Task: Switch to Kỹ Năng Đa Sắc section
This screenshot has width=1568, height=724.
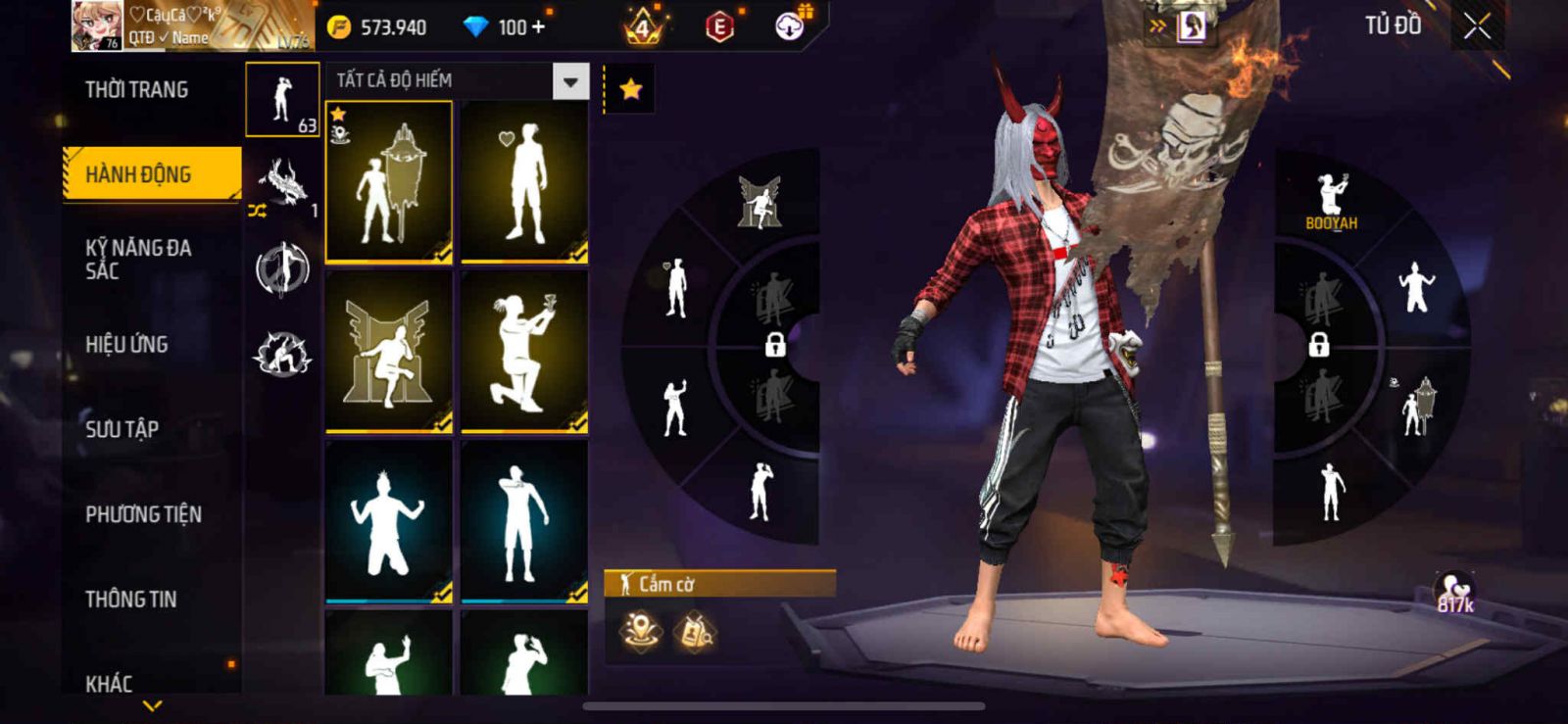Action: click(138, 259)
